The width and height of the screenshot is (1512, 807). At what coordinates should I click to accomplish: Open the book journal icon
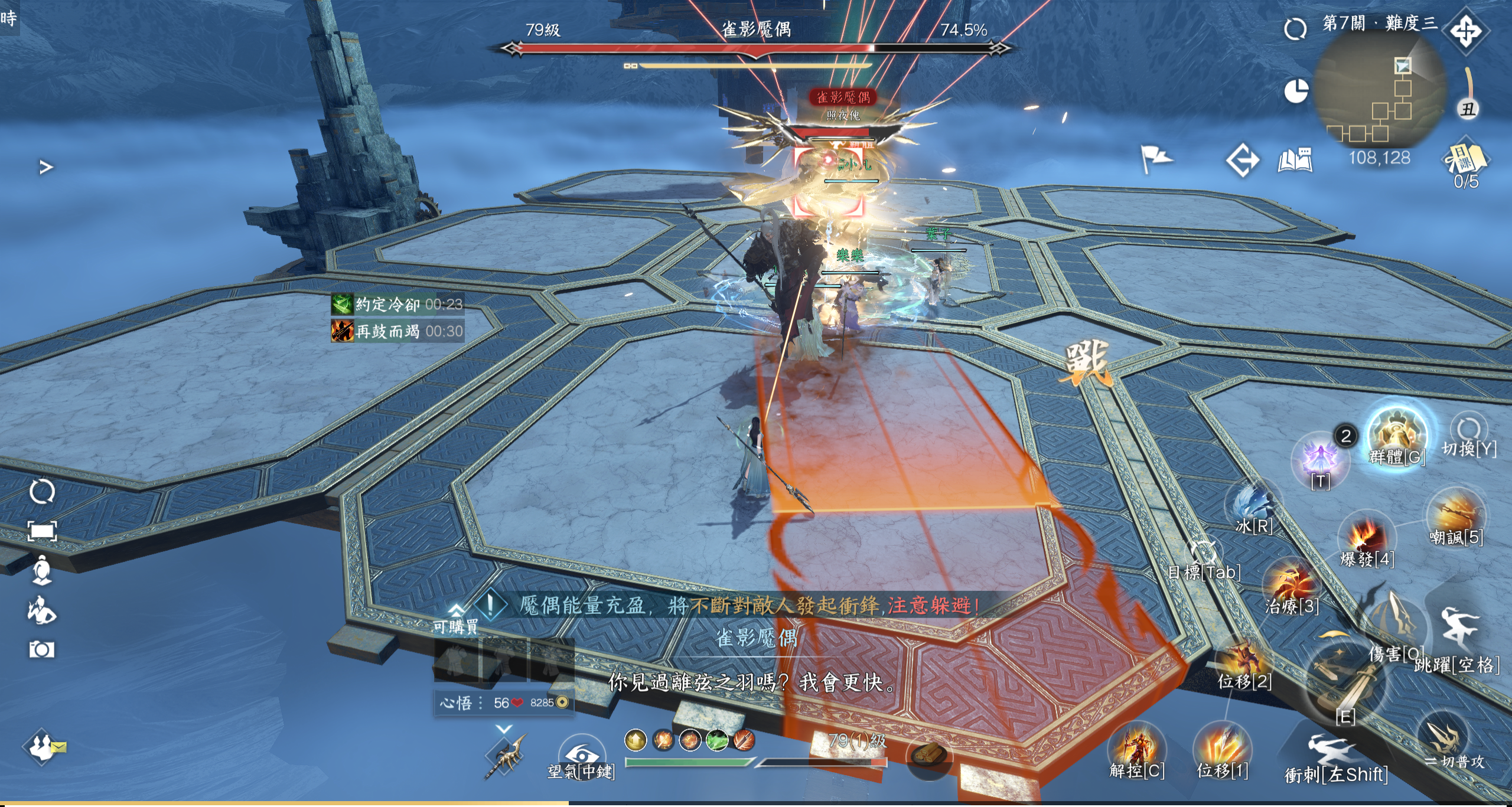coord(1295,159)
